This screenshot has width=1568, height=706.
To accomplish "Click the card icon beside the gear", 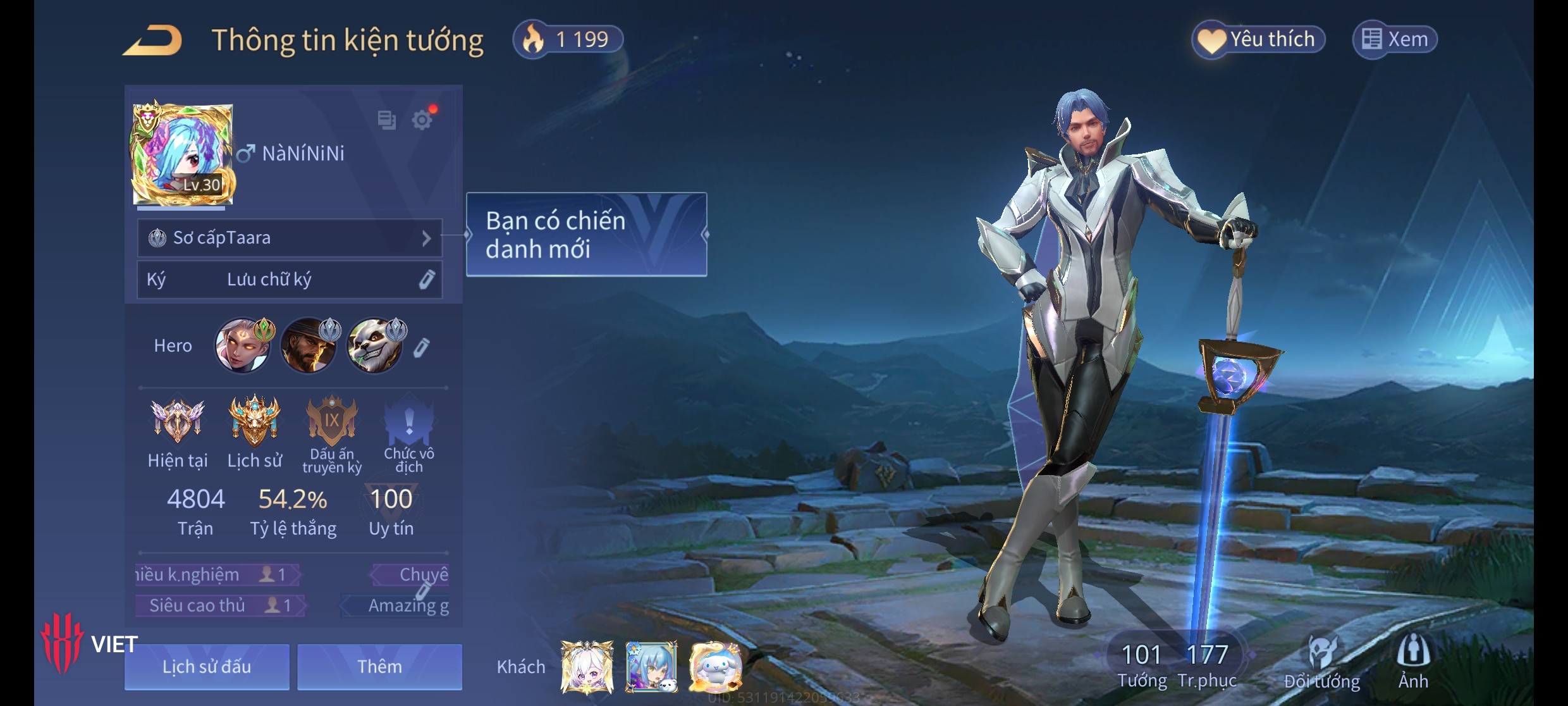I will [x=386, y=120].
